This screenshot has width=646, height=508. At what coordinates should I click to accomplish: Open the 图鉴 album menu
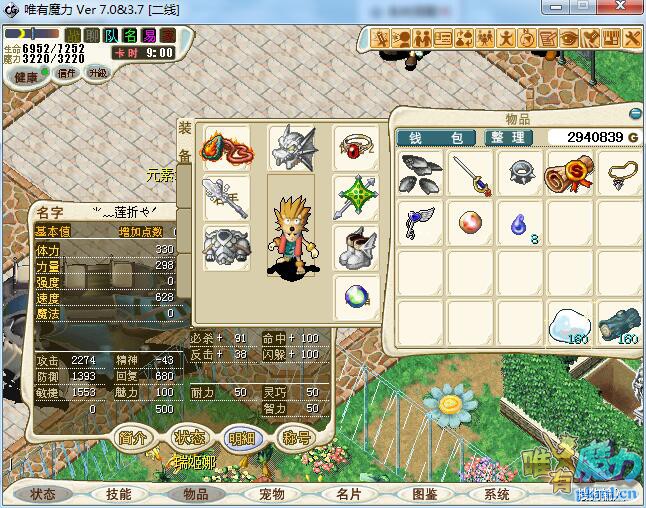(x=425, y=494)
